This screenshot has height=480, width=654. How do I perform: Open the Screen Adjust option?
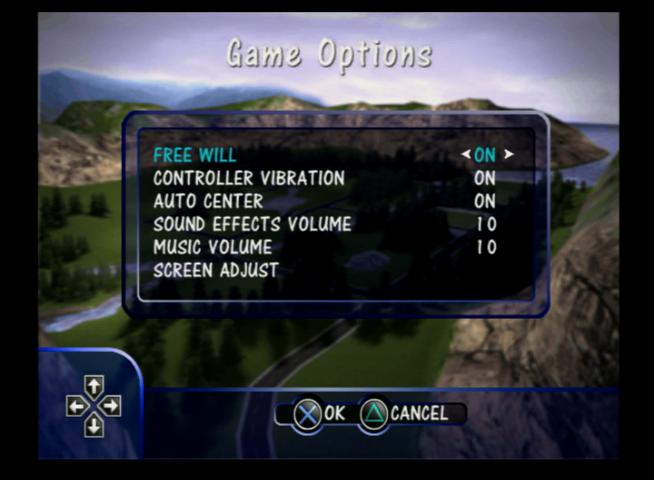coord(216,270)
